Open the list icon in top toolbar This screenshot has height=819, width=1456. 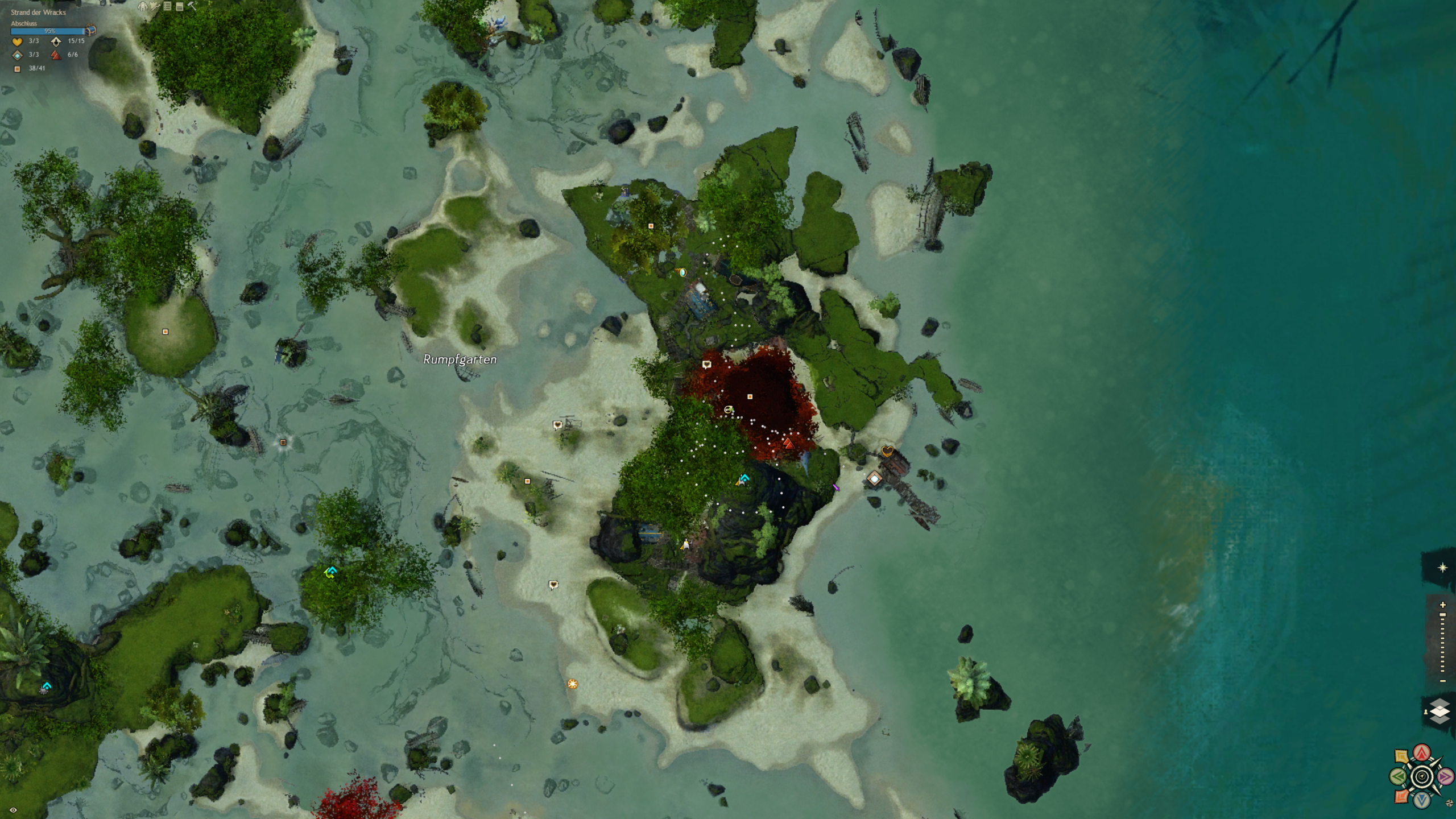click(167, 6)
